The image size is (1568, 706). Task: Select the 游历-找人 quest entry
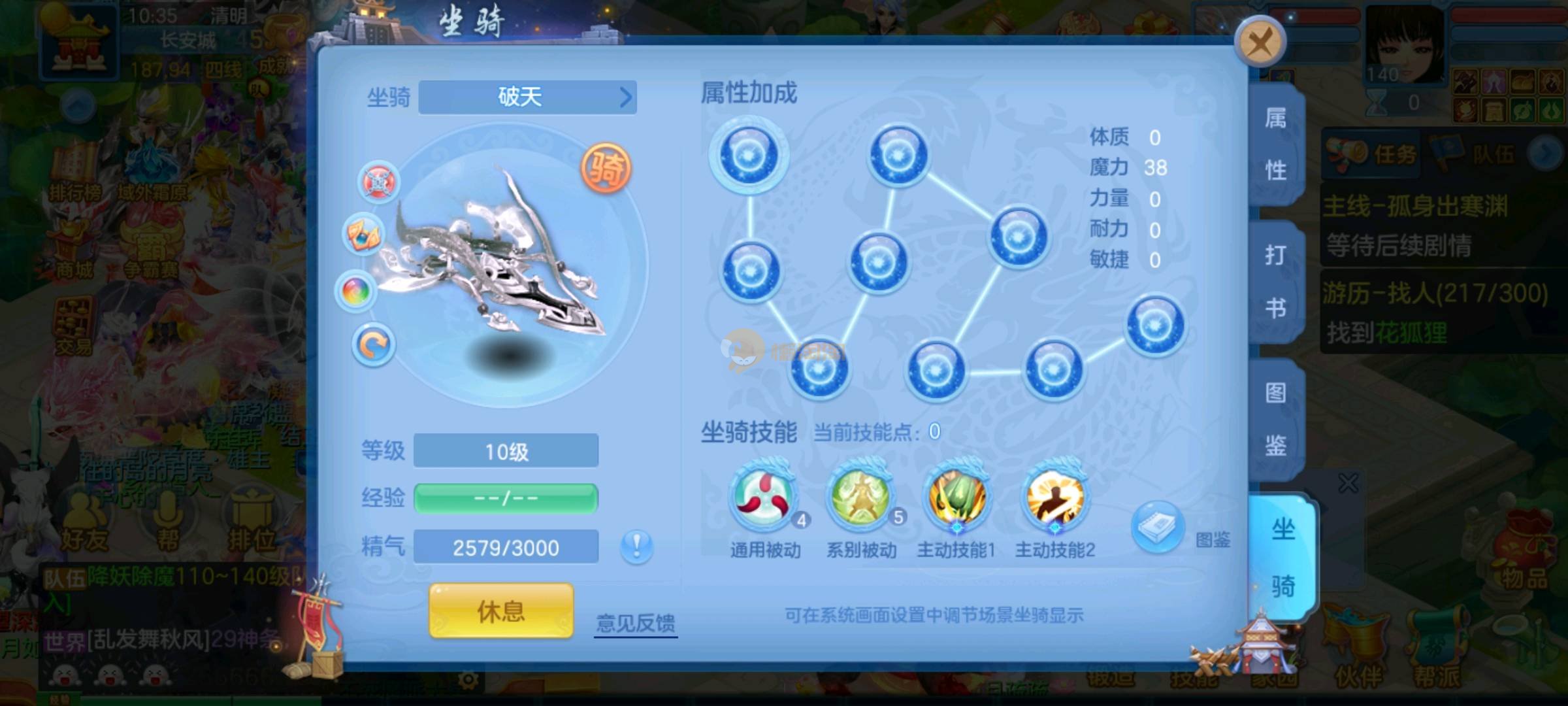(x=1435, y=312)
